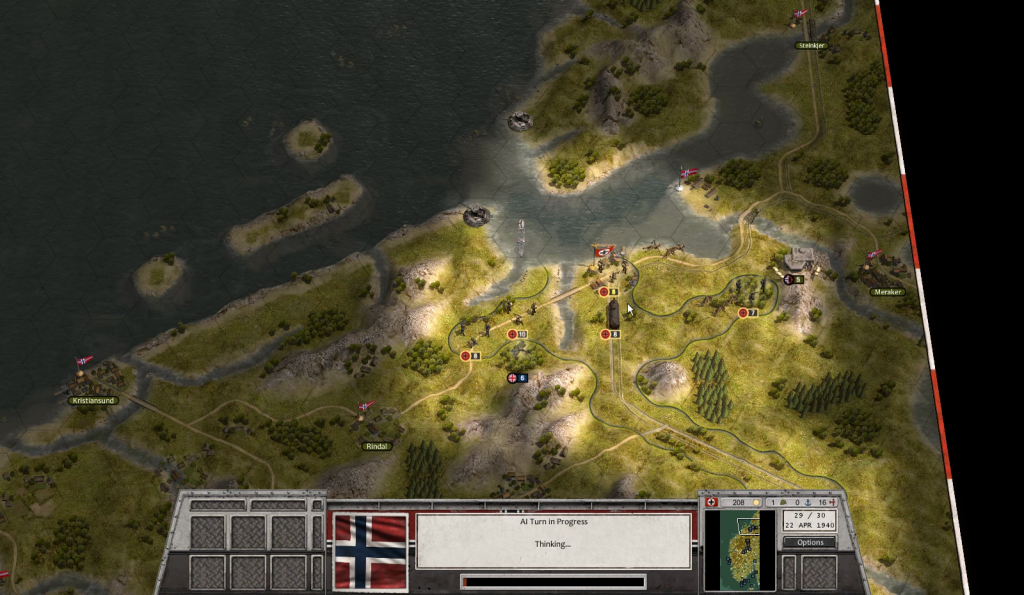The height and width of the screenshot is (595, 1024).
Task: Click the minimap of Norway
Action: (739, 551)
